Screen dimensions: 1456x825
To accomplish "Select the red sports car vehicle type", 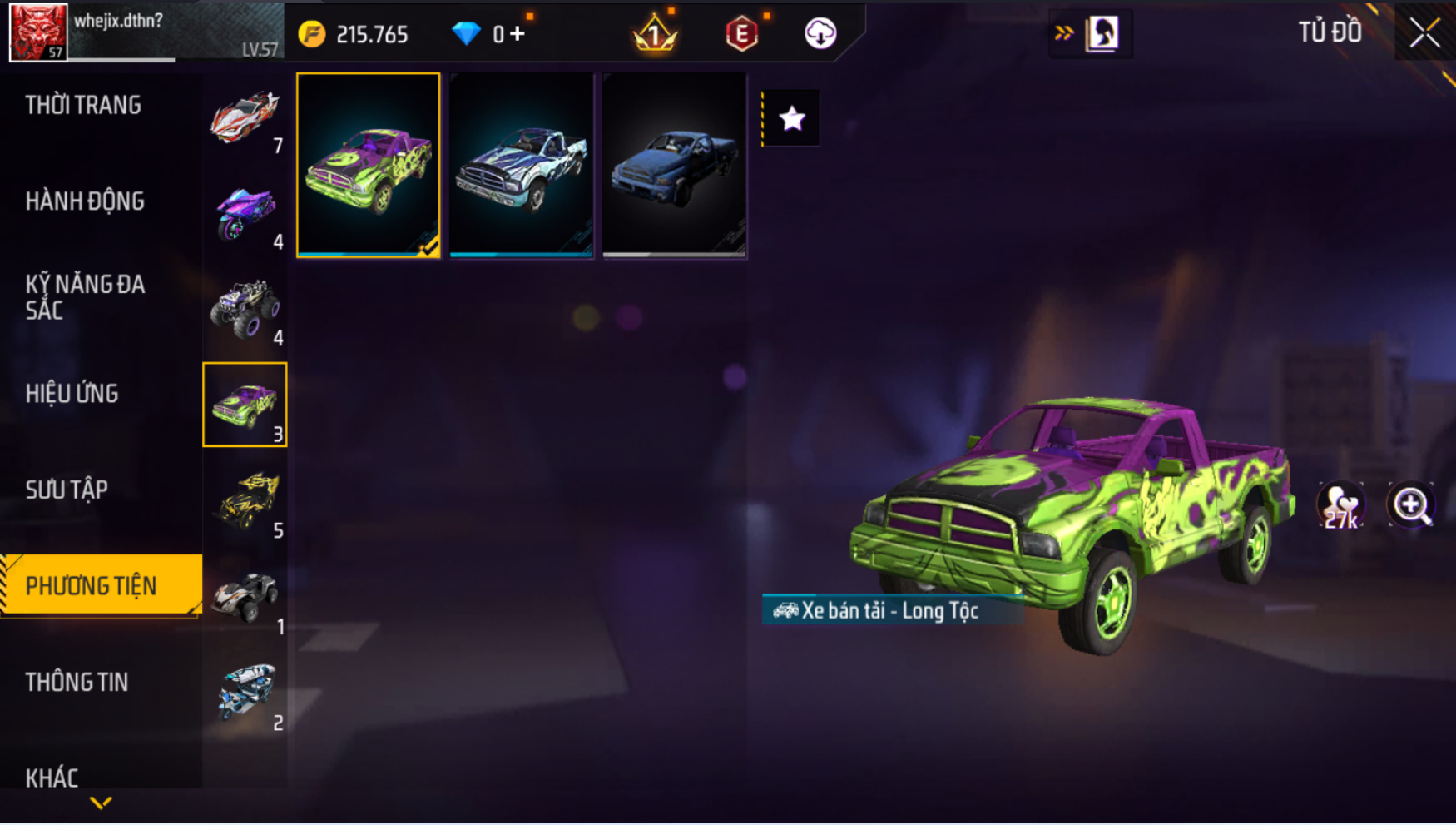I will (245, 117).
